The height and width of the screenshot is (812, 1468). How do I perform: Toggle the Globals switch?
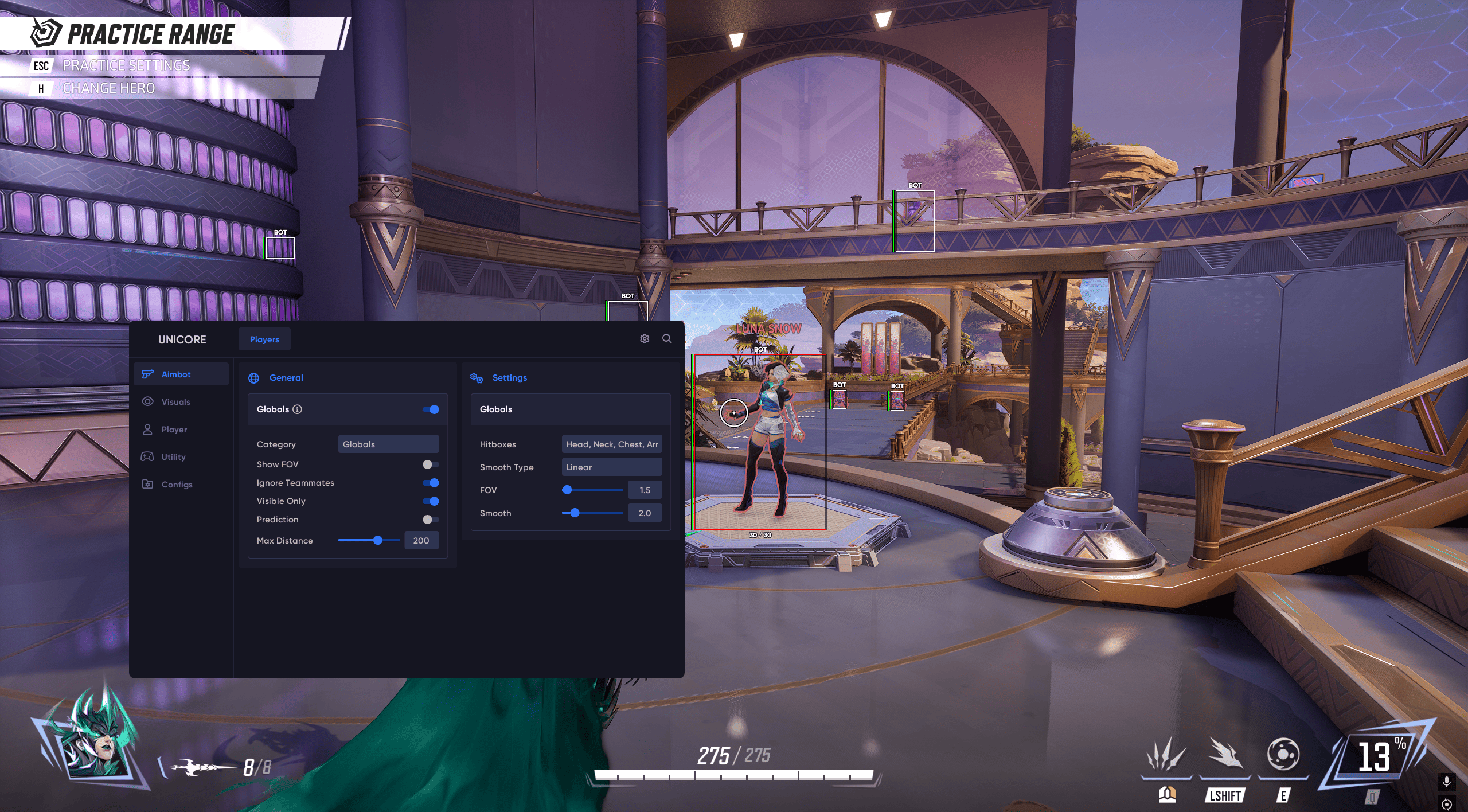pyautogui.click(x=431, y=409)
